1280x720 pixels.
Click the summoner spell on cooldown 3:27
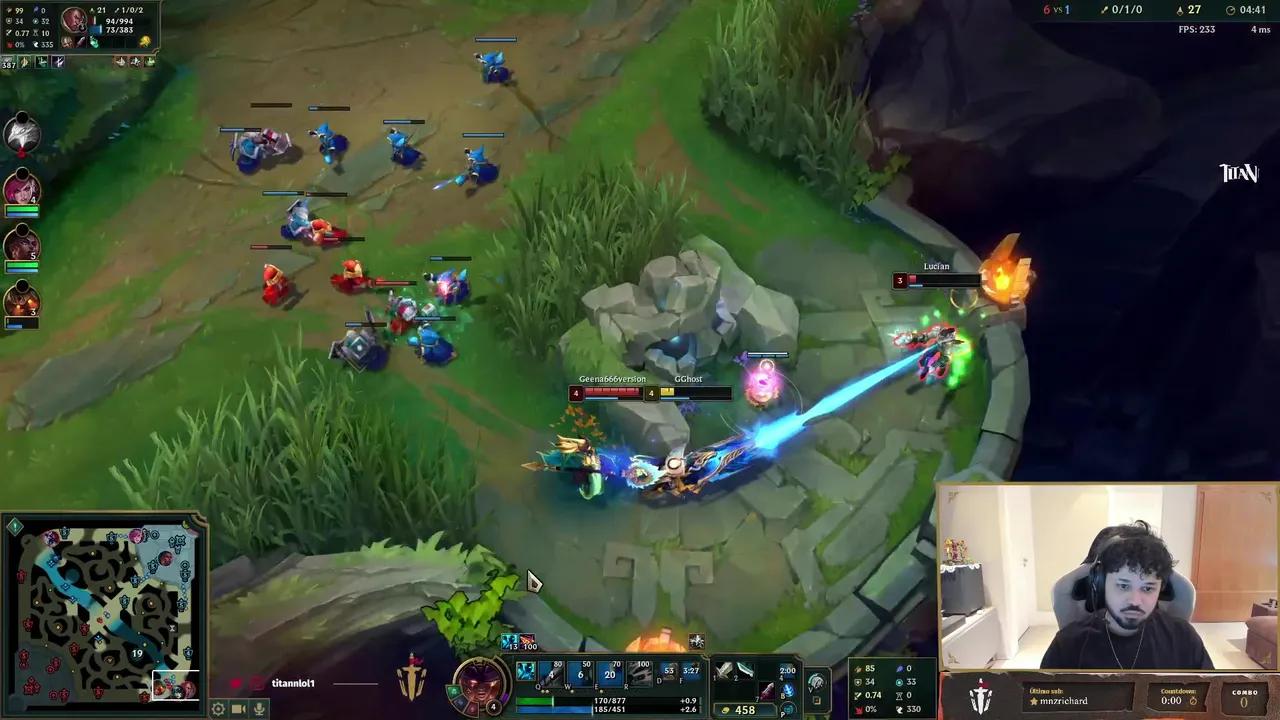tap(690, 671)
